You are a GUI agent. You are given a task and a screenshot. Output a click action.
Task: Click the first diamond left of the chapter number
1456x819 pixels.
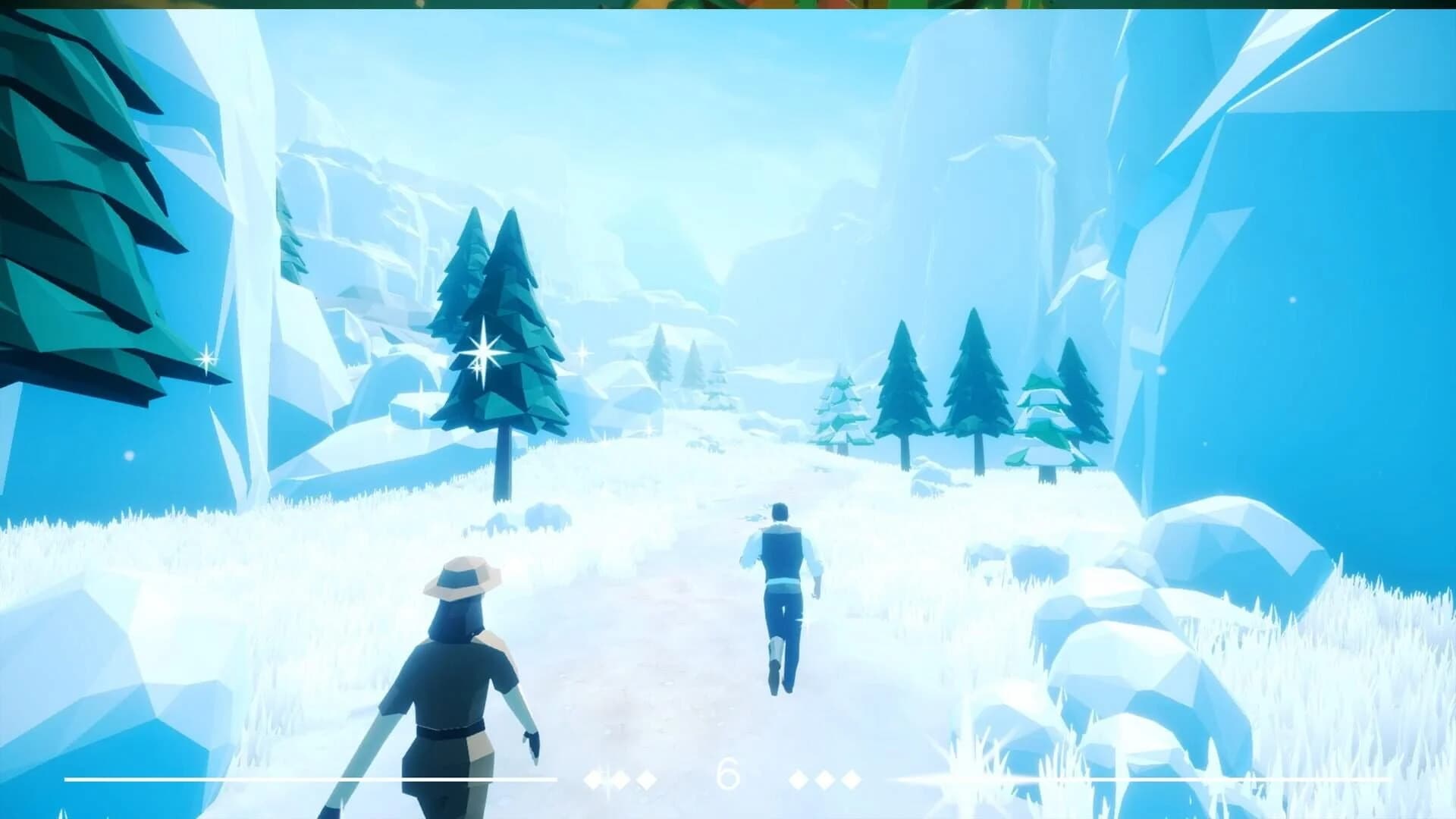tap(646, 778)
